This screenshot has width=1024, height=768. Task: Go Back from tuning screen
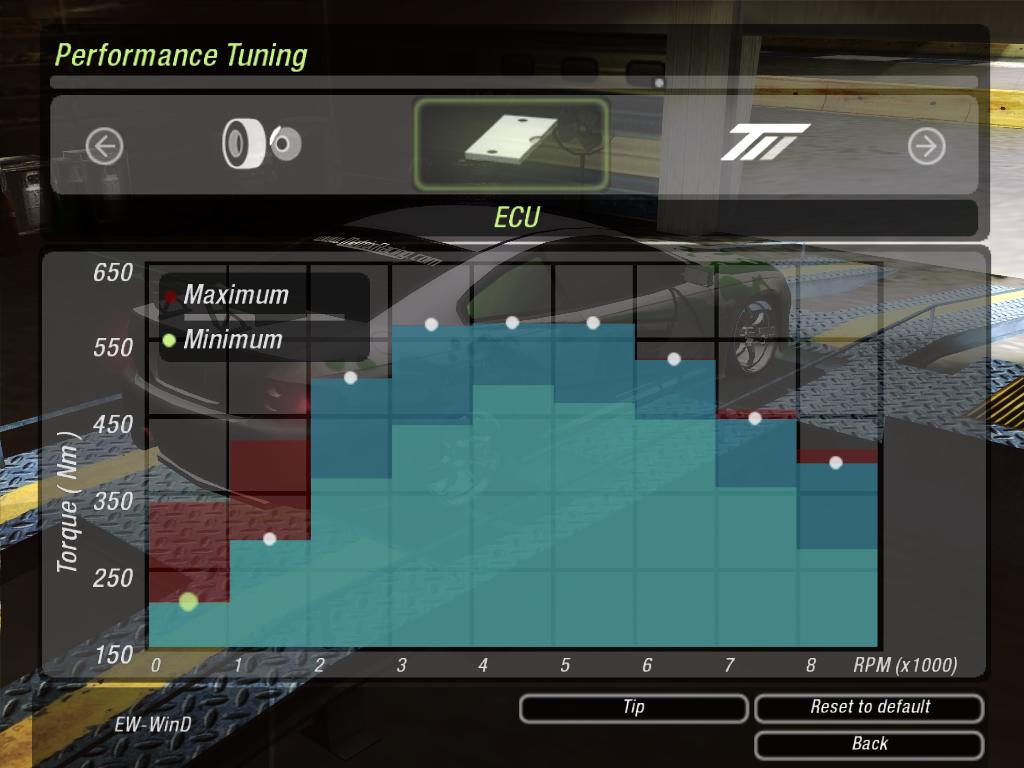pos(869,744)
